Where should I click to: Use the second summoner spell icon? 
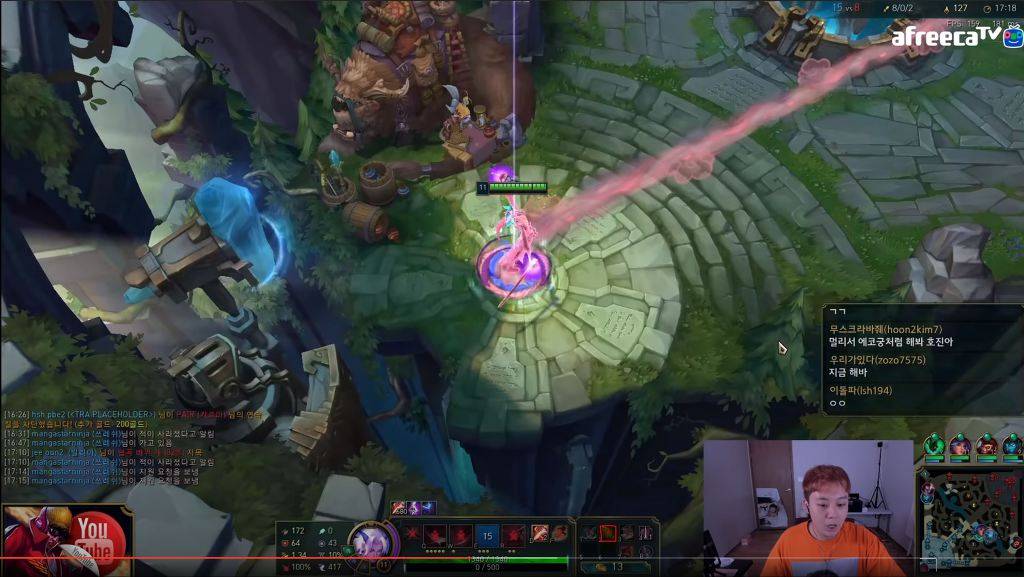pyautogui.click(x=559, y=533)
